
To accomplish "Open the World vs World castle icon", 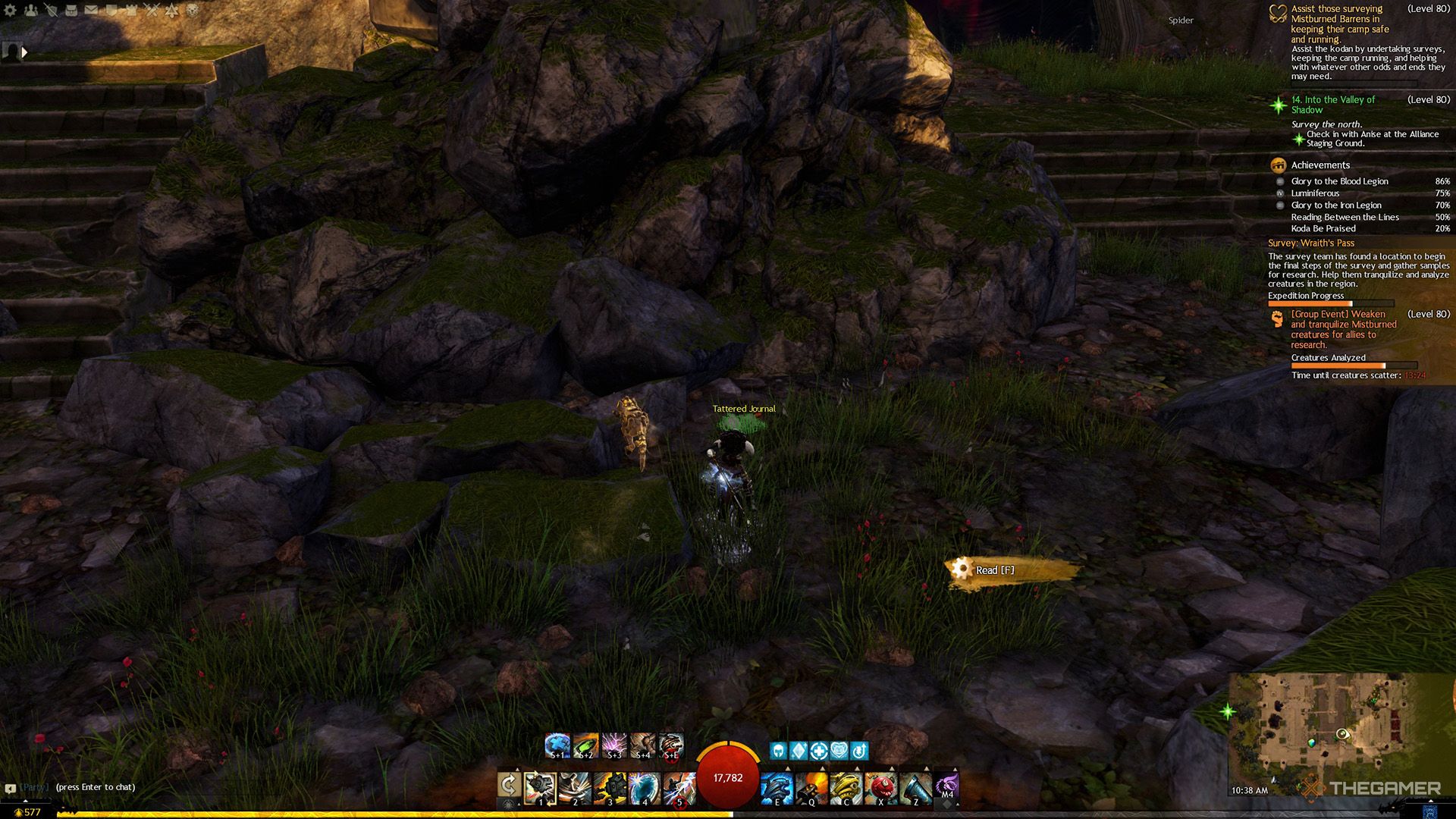I will [131, 10].
